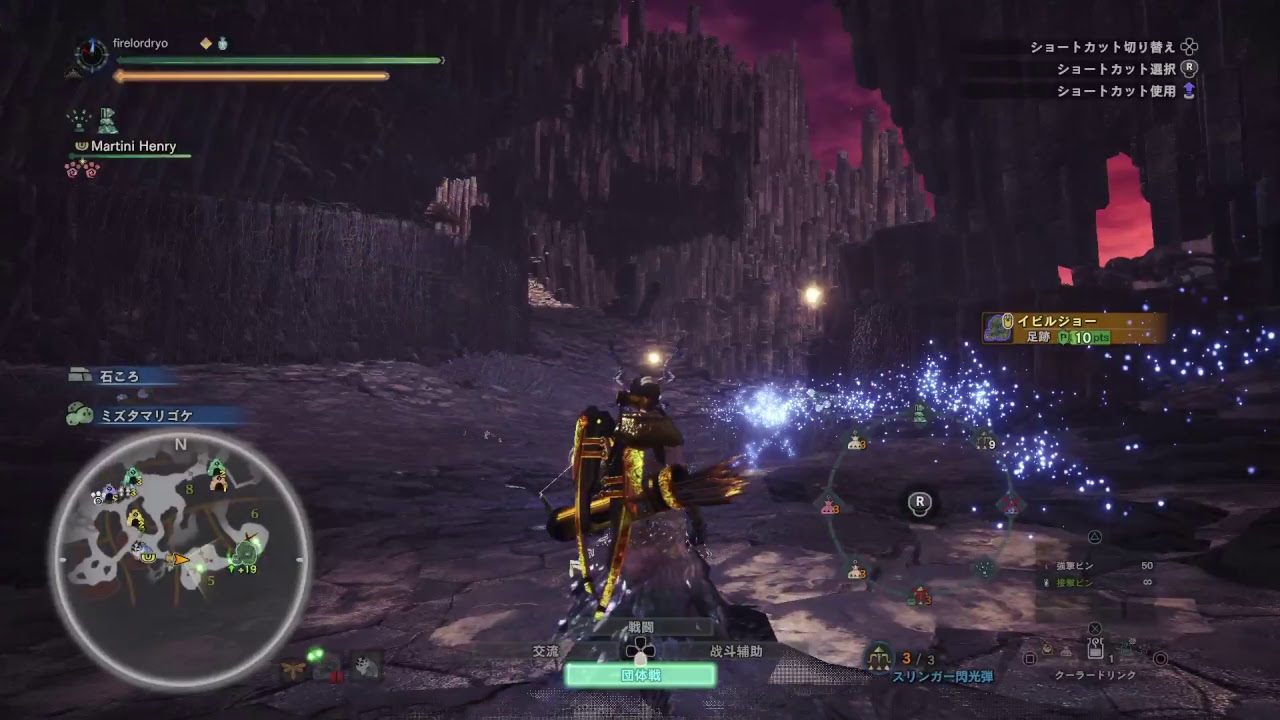Click the 団体戦 highlighted button
The width and height of the screenshot is (1280, 720).
(640, 676)
